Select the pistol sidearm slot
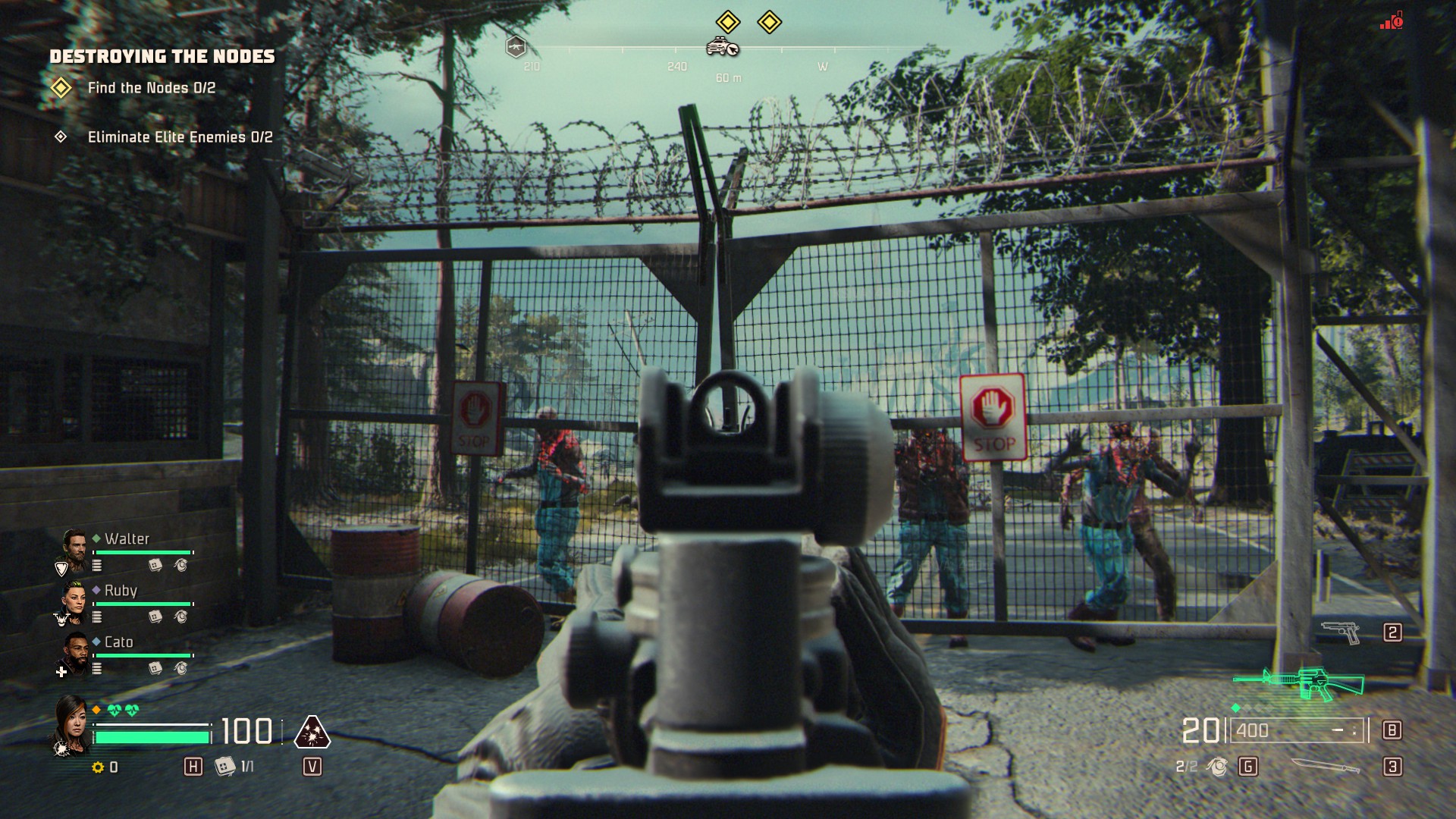Viewport: 1456px width, 819px height. tap(1341, 632)
